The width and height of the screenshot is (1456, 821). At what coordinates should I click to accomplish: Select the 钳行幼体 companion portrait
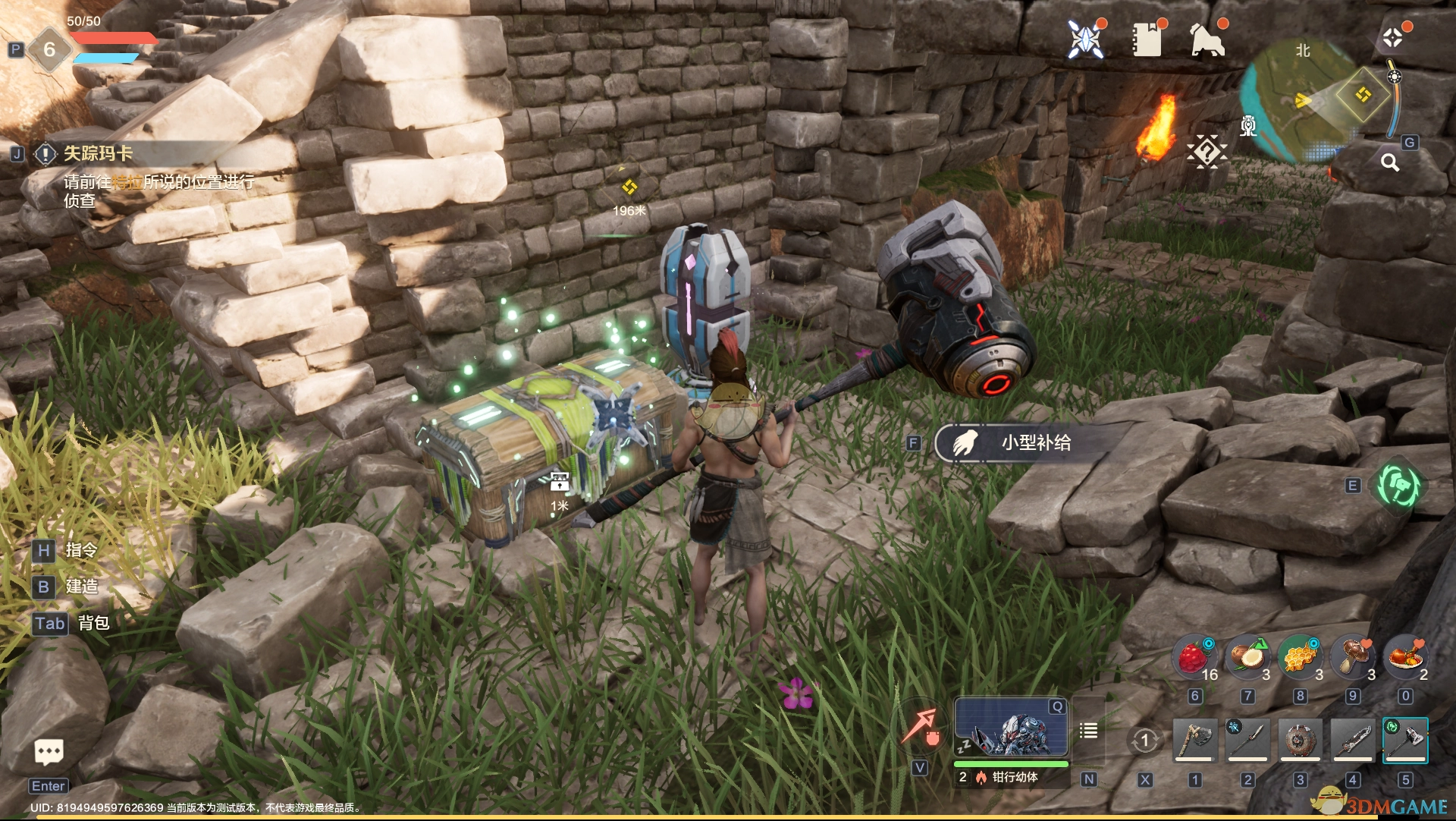[x=1010, y=727]
